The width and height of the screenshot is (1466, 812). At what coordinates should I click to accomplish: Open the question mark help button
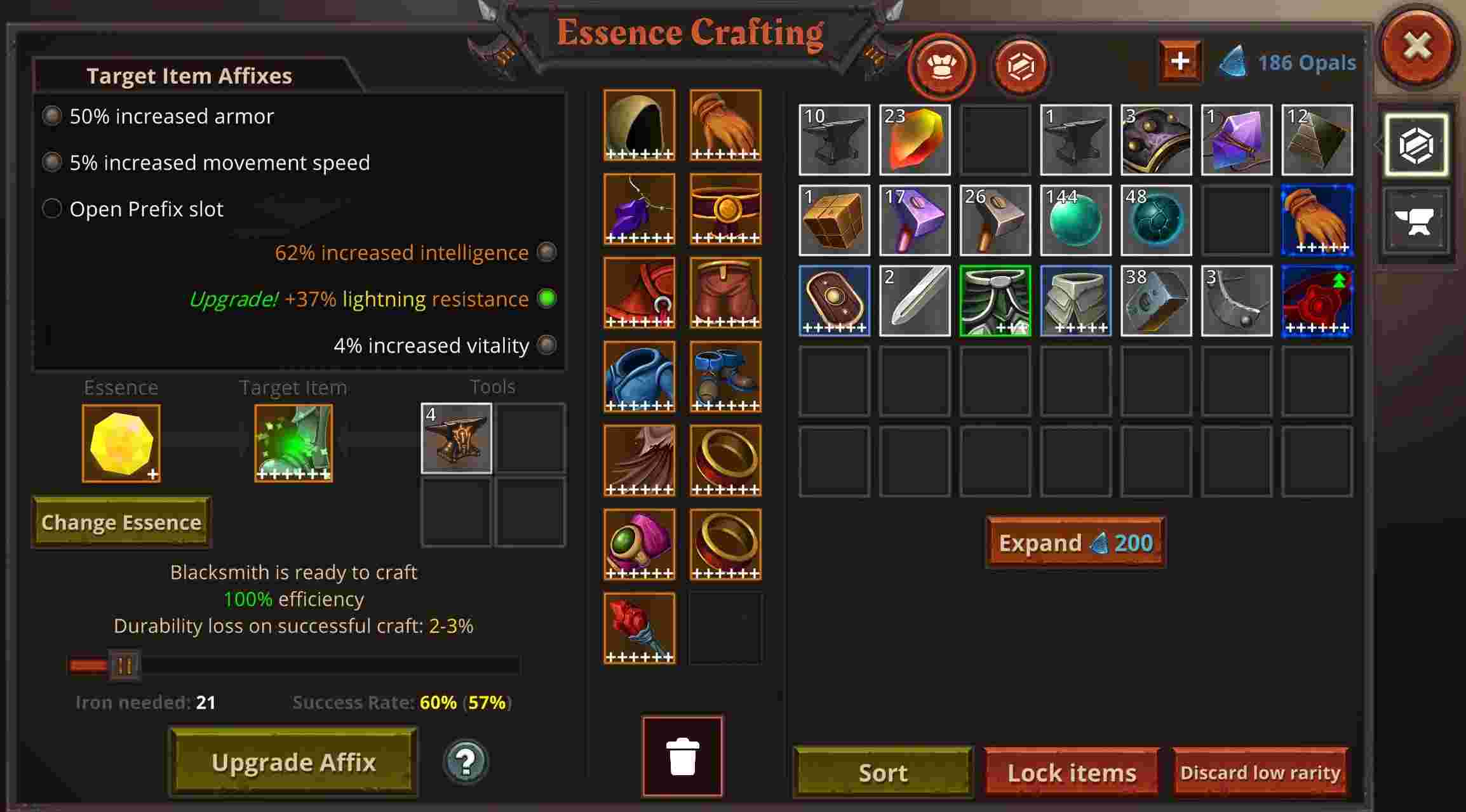(x=465, y=761)
